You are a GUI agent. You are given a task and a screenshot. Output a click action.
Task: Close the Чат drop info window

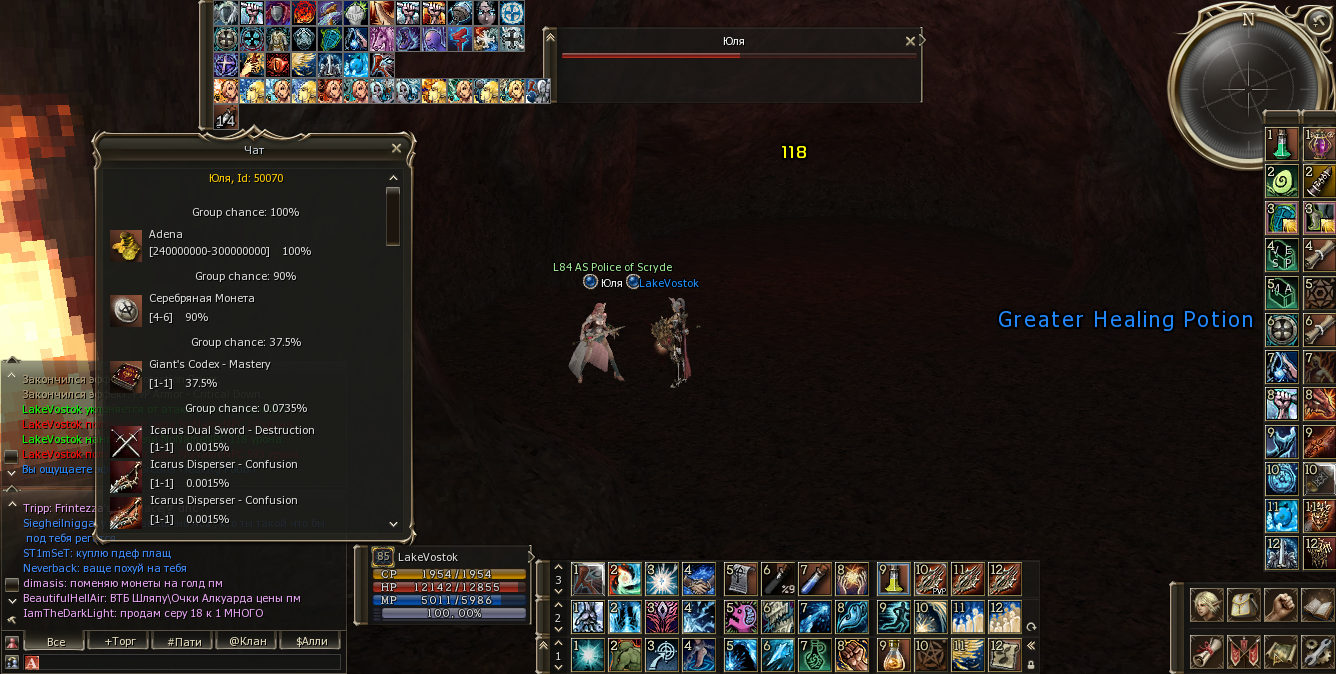pos(396,148)
